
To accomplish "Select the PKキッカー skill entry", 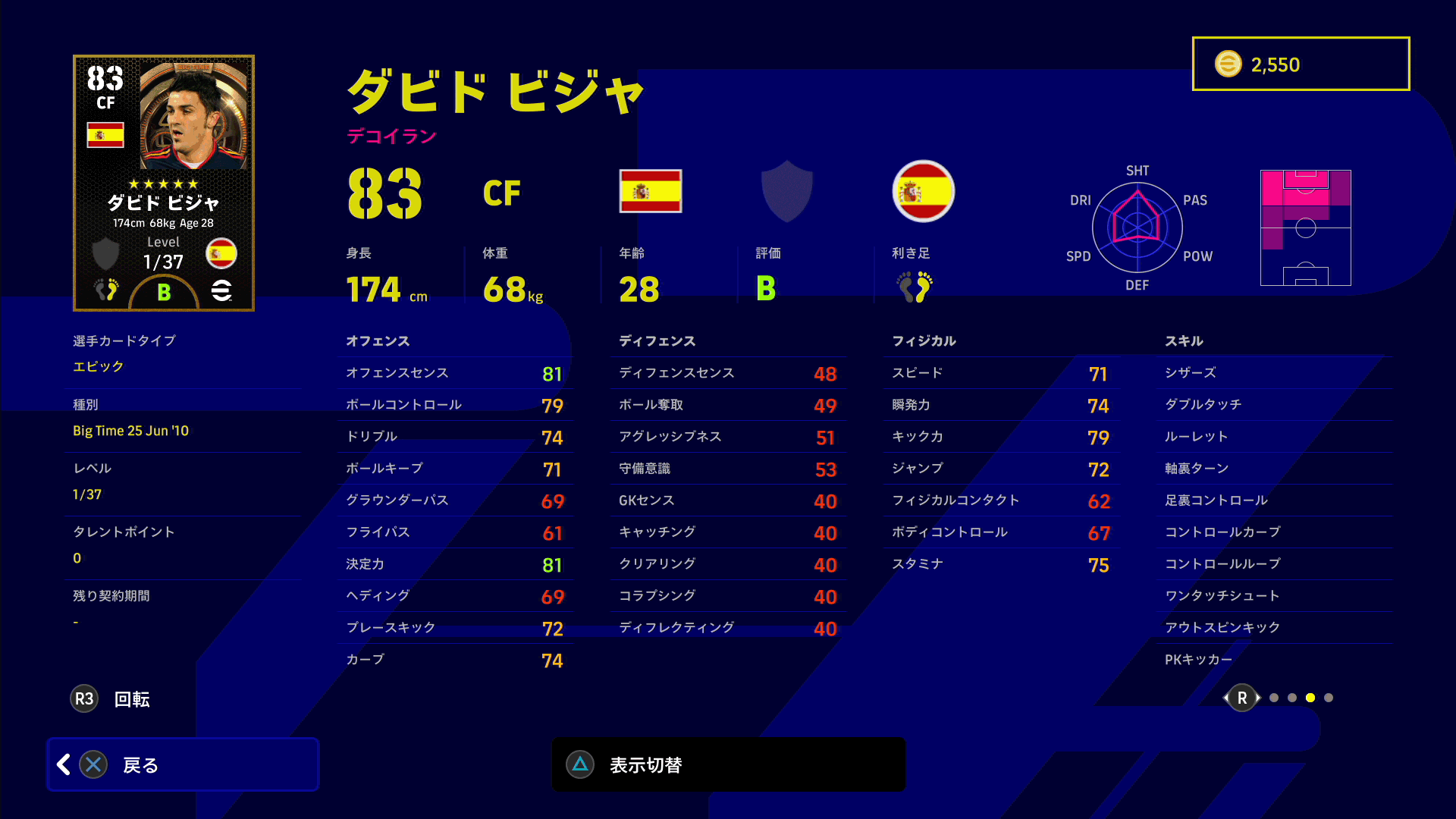I will [x=1274, y=660].
